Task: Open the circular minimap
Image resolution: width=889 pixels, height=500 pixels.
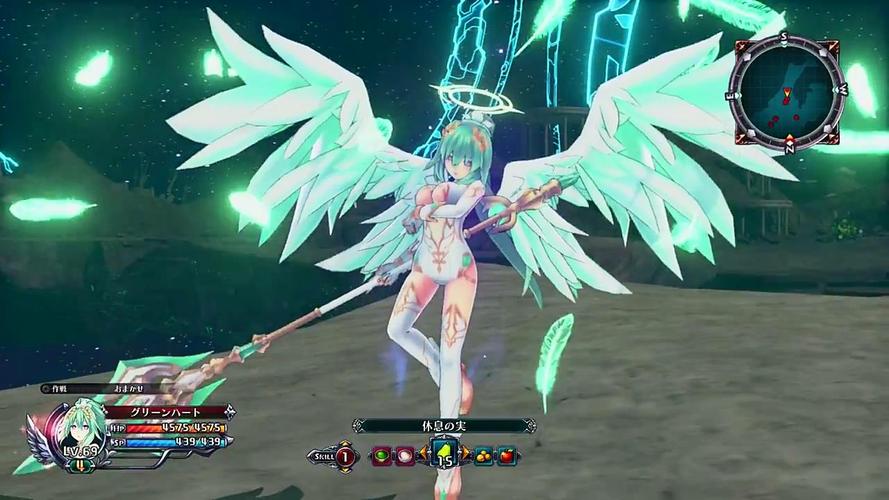Action: pos(789,92)
